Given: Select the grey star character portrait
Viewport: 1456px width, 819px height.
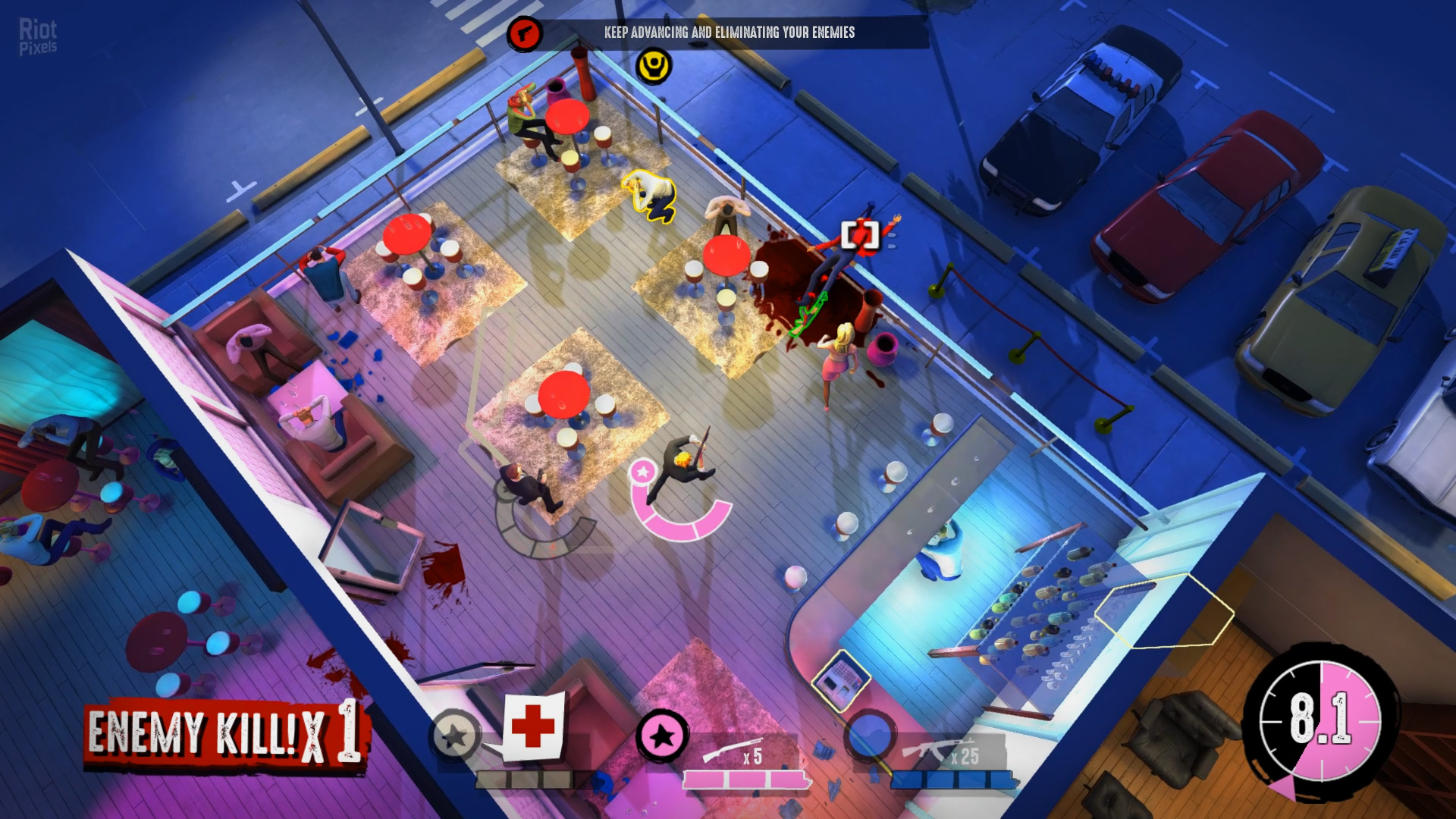Looking at the screenshot, I should tap(454, 735).
